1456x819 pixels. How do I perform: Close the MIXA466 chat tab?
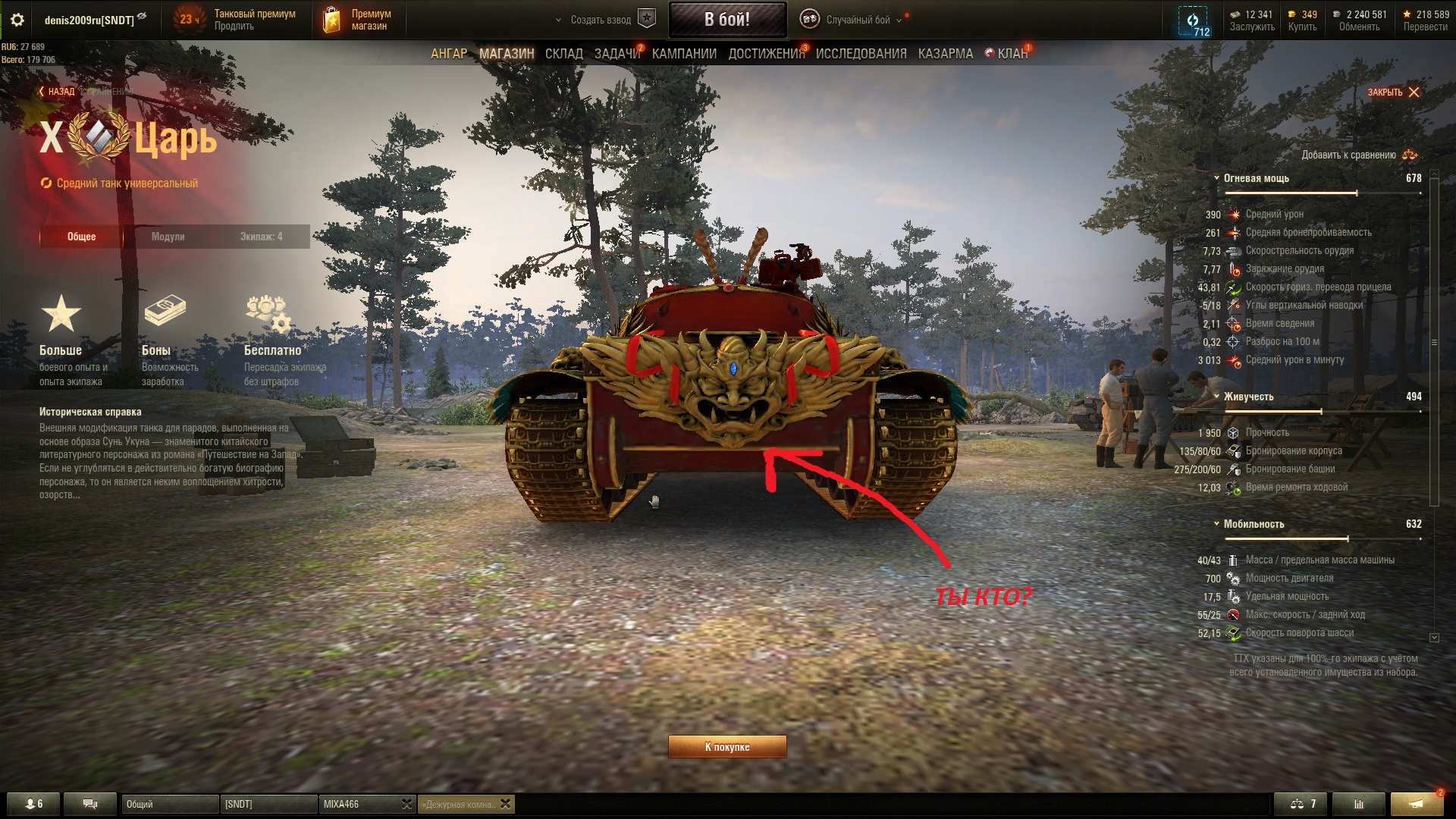[x=406, y=804]
